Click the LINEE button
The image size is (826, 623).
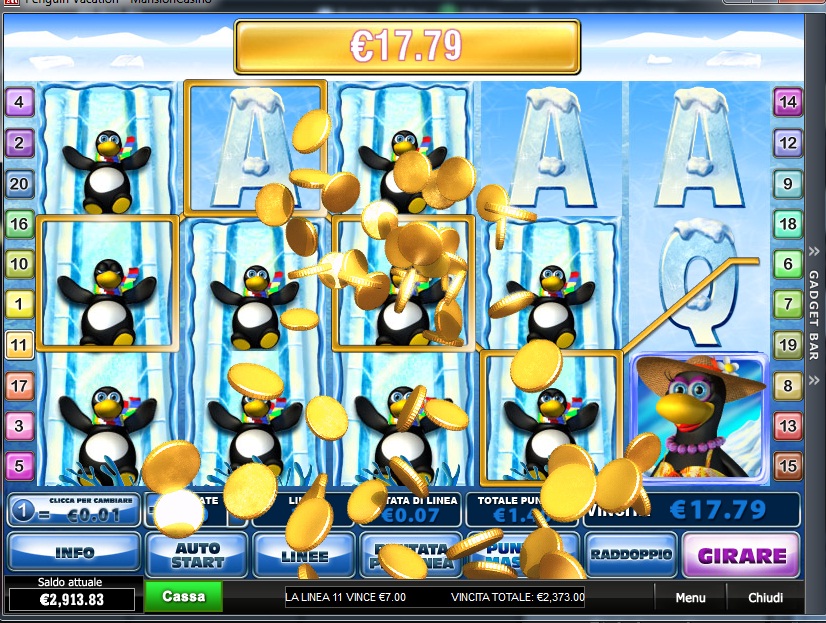[x=303, y=554]
